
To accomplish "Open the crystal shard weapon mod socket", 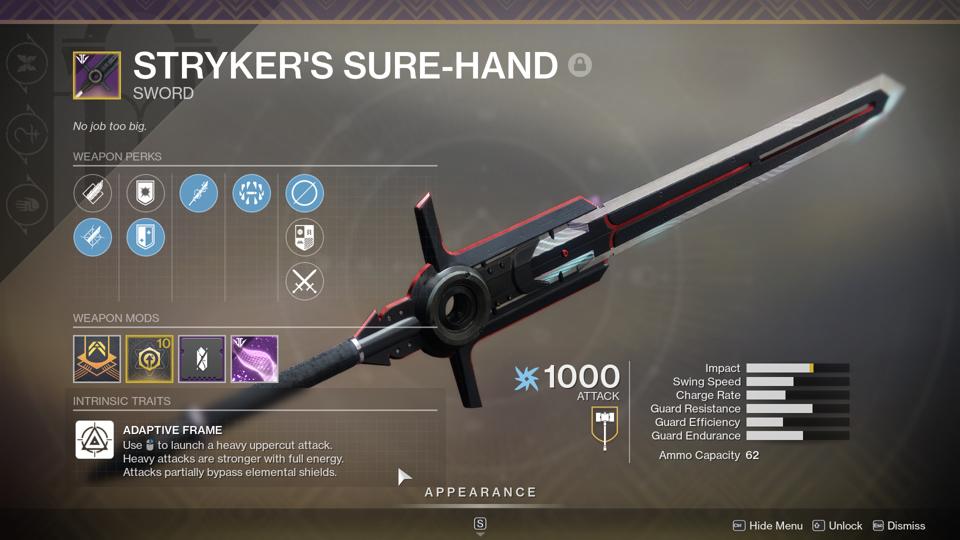I will click(x=202, y=359).
